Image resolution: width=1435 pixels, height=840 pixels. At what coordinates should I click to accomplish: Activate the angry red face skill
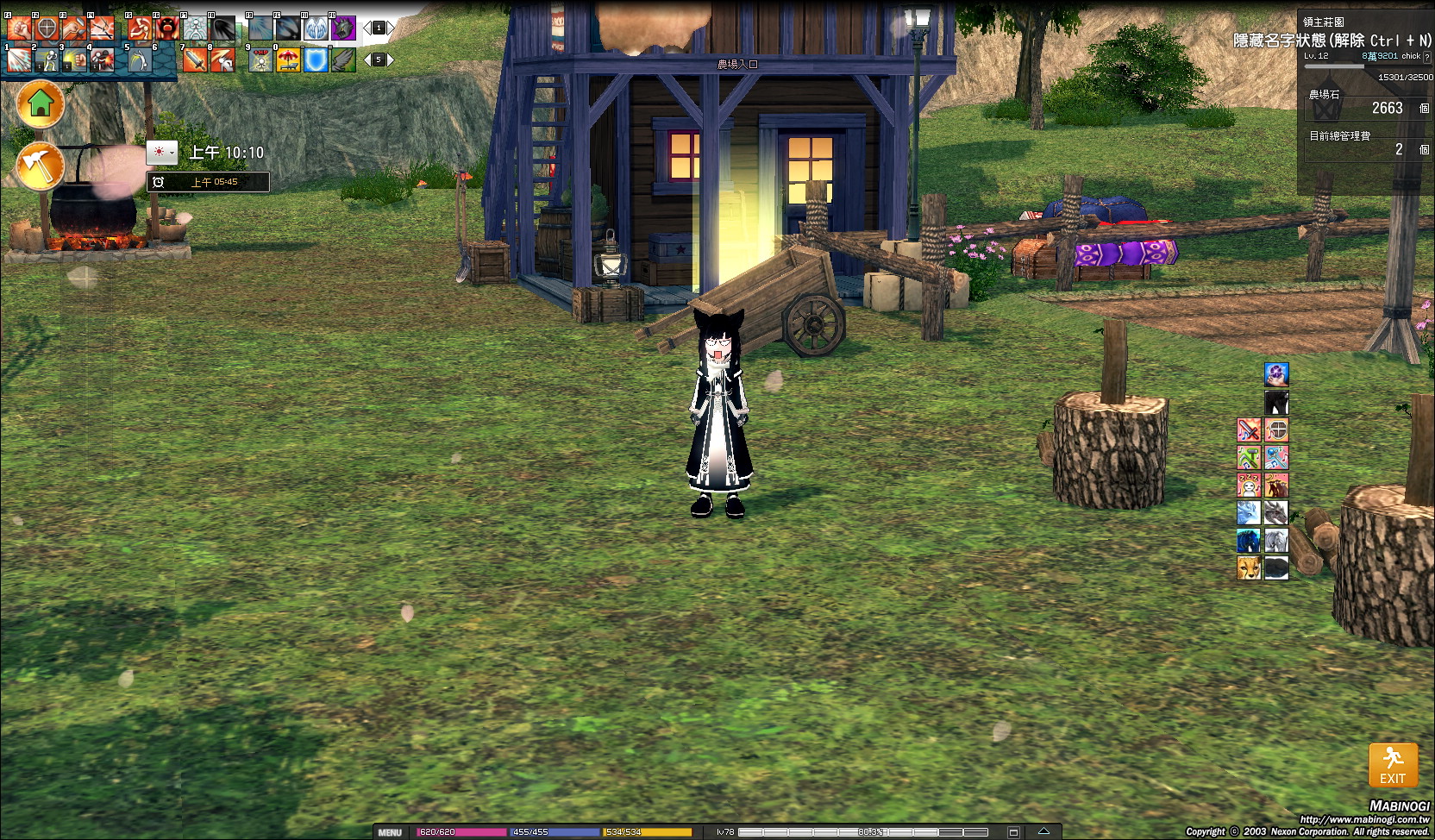pyautogui.click(x=168, y=28)
